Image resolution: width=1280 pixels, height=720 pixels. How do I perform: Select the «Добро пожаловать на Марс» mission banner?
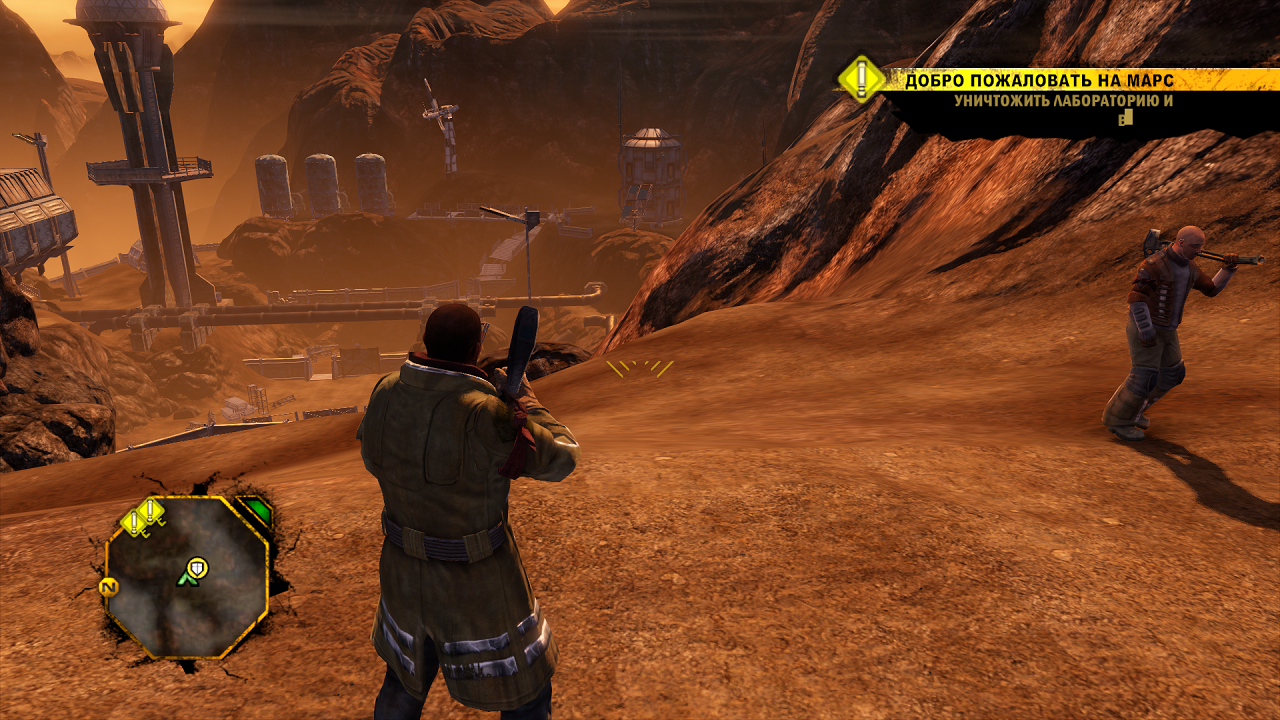pyautogui.click(x=1040, y=80)
